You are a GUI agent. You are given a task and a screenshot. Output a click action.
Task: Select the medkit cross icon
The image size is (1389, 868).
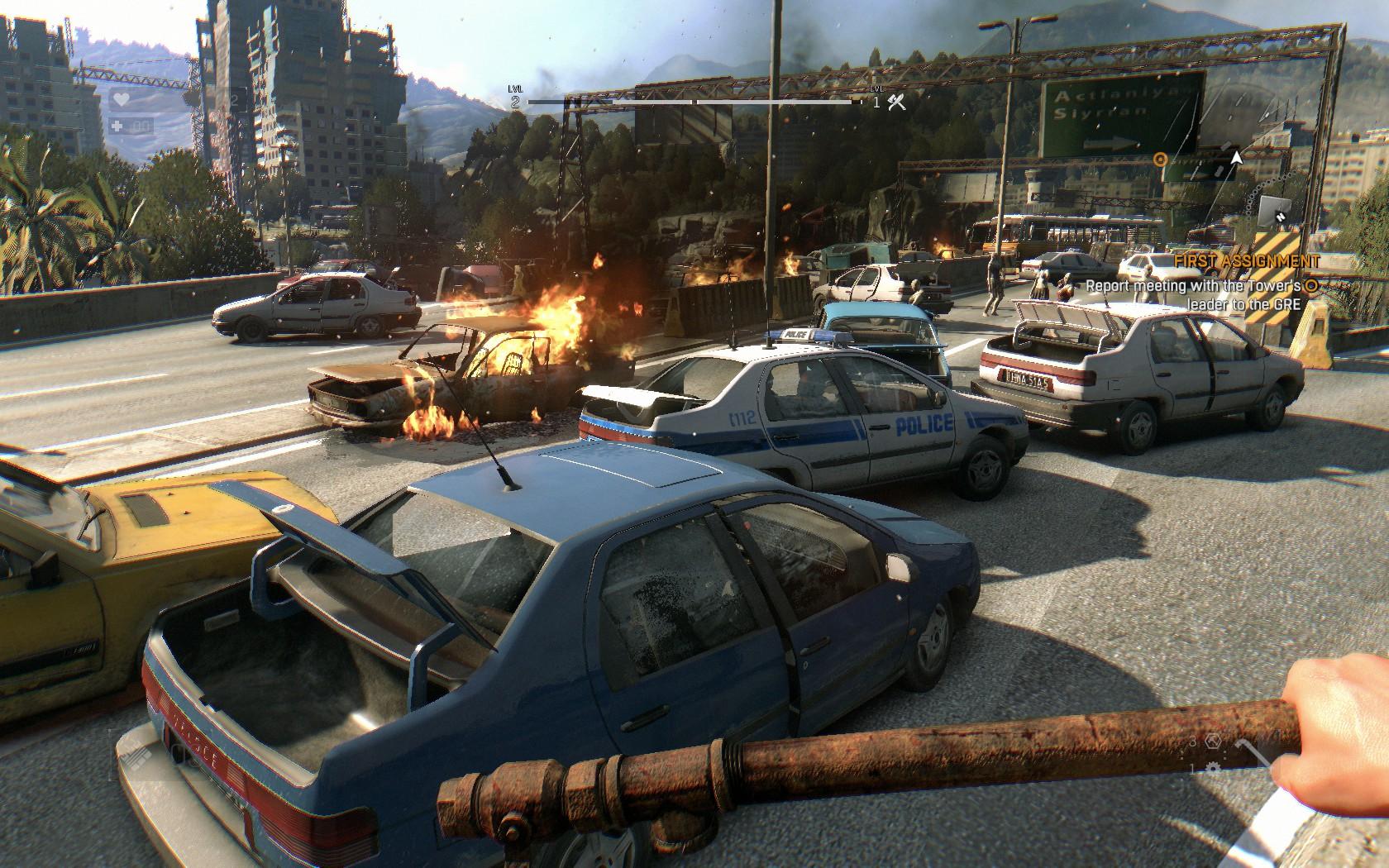click(x=119, y=126)
